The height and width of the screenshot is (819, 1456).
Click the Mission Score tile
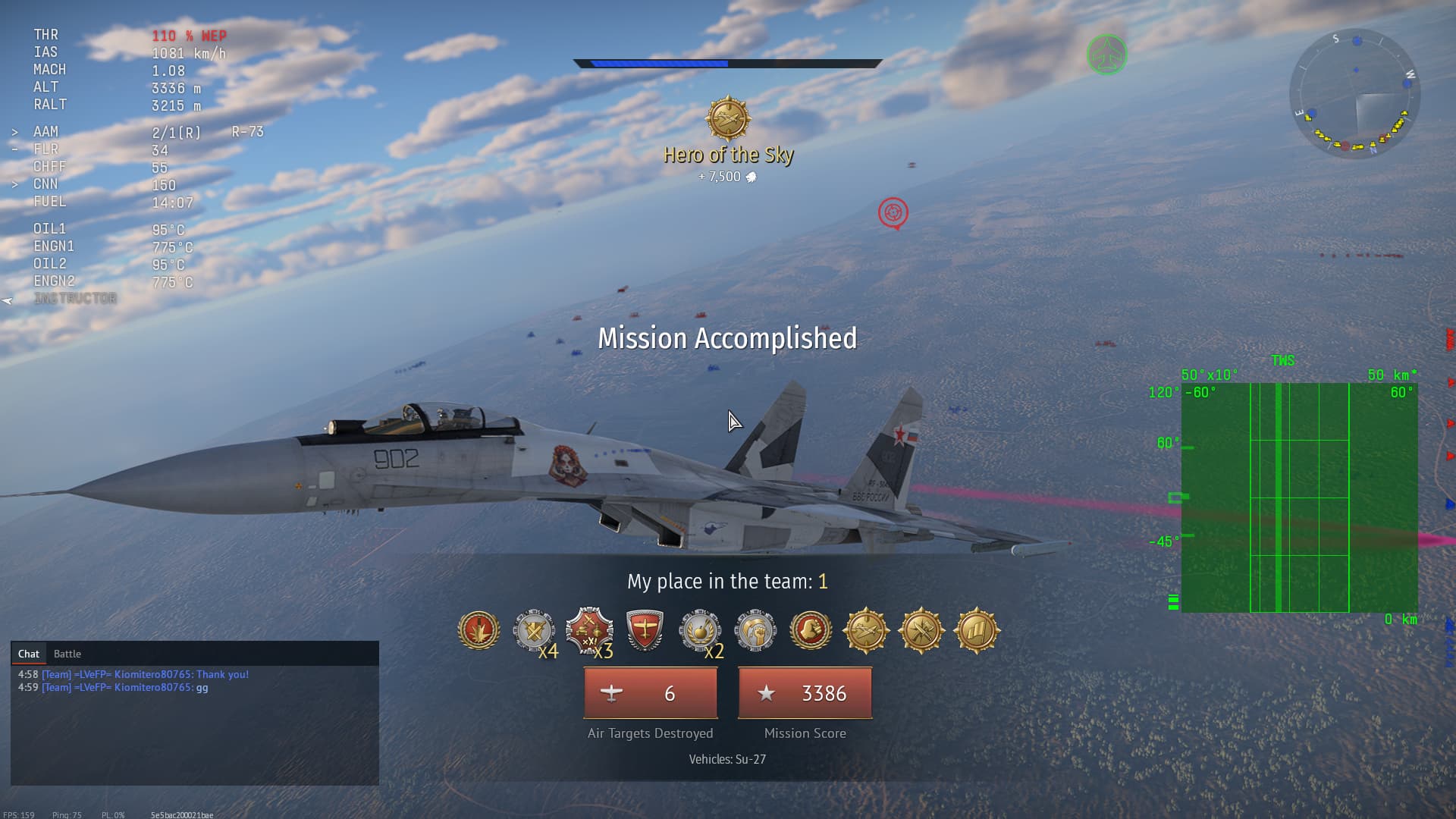tap(805, 693)
